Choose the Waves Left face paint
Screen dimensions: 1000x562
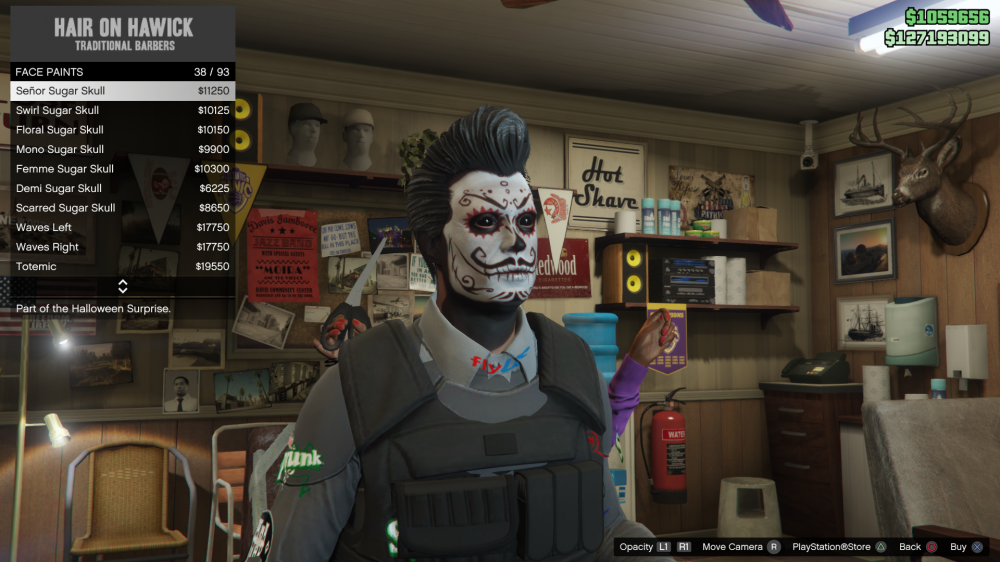122,227
